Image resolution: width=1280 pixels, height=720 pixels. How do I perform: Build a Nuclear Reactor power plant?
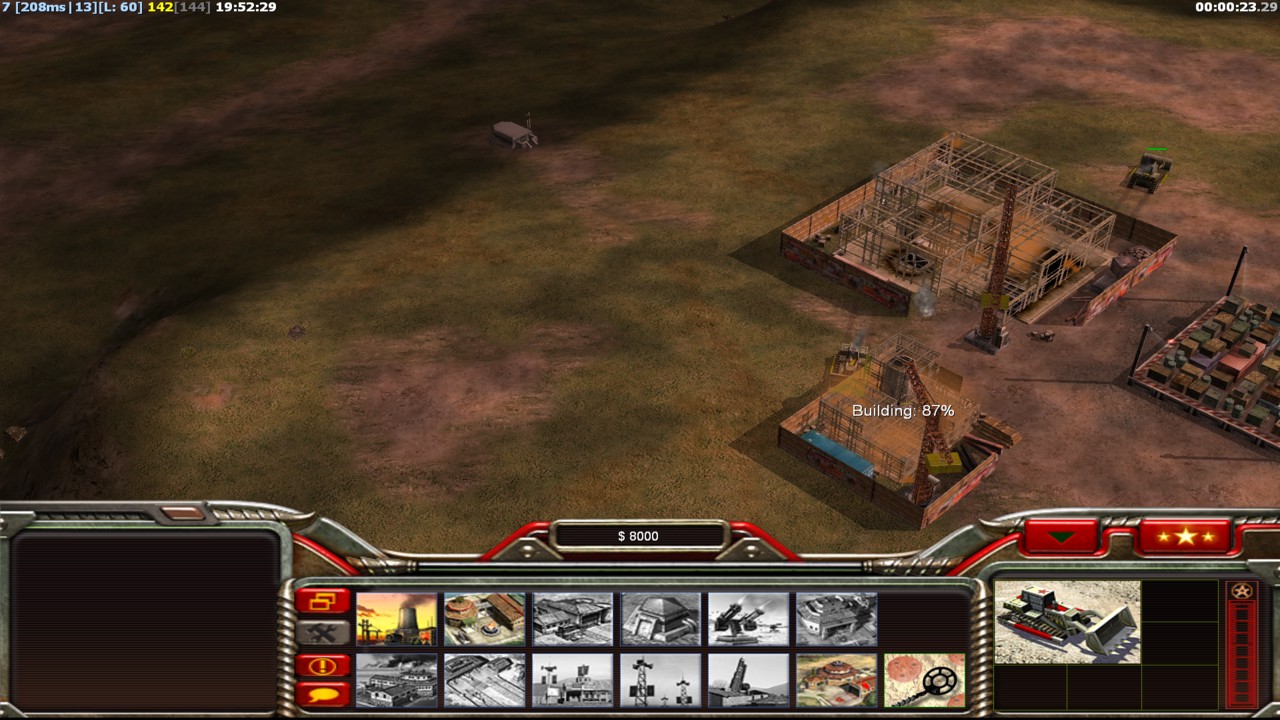click(396, 619)
